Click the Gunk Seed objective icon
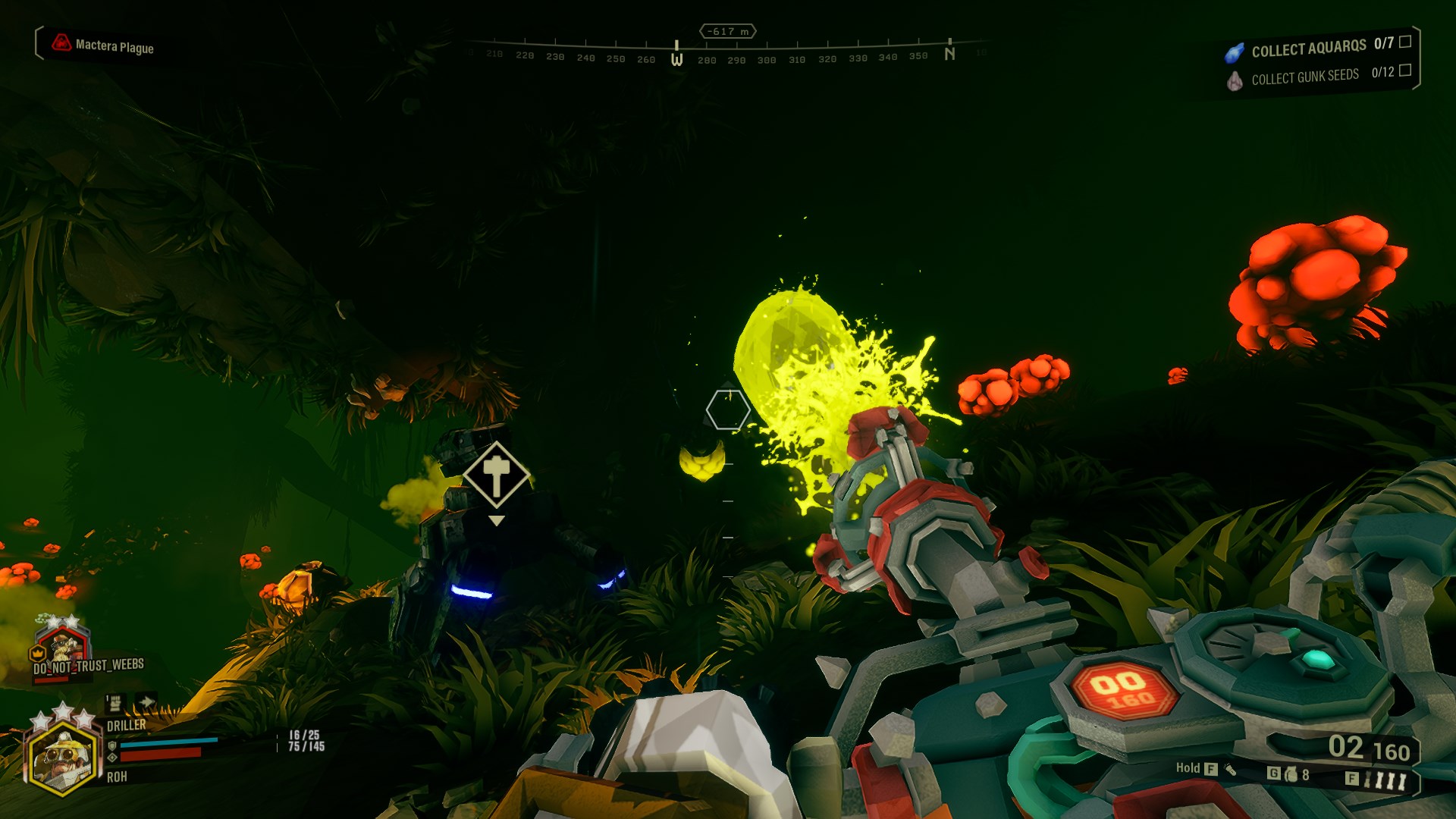Viewport: 1456px width, 819px height. point(1235,80)
